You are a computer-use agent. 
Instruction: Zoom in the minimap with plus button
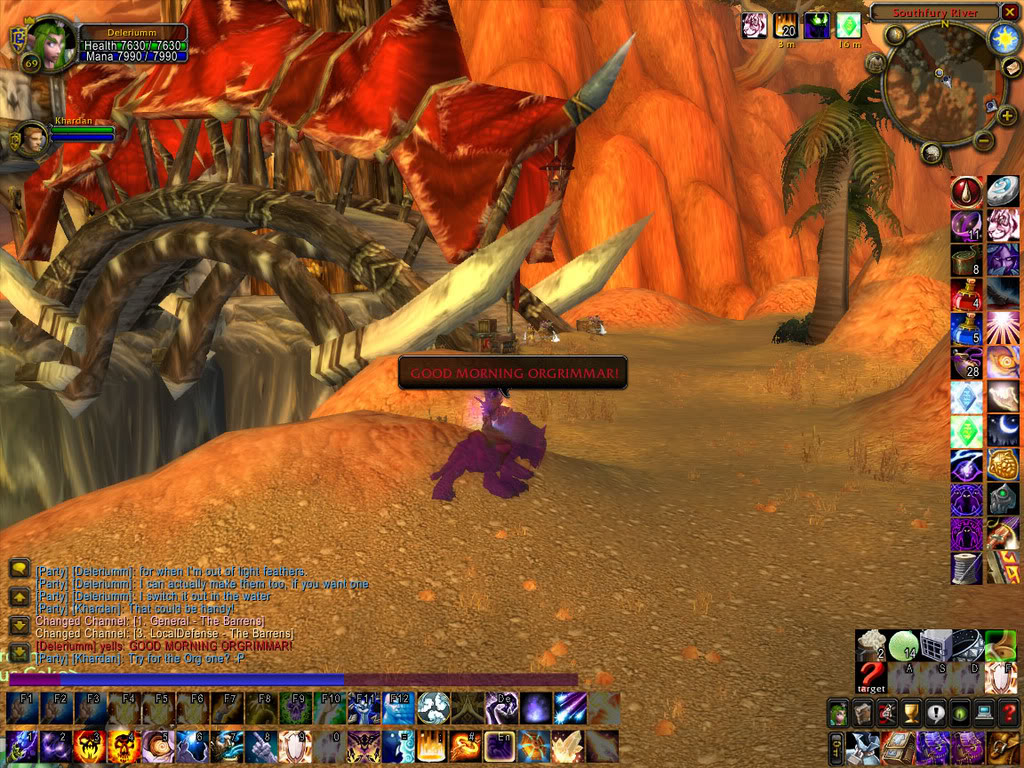[1005, 116]
